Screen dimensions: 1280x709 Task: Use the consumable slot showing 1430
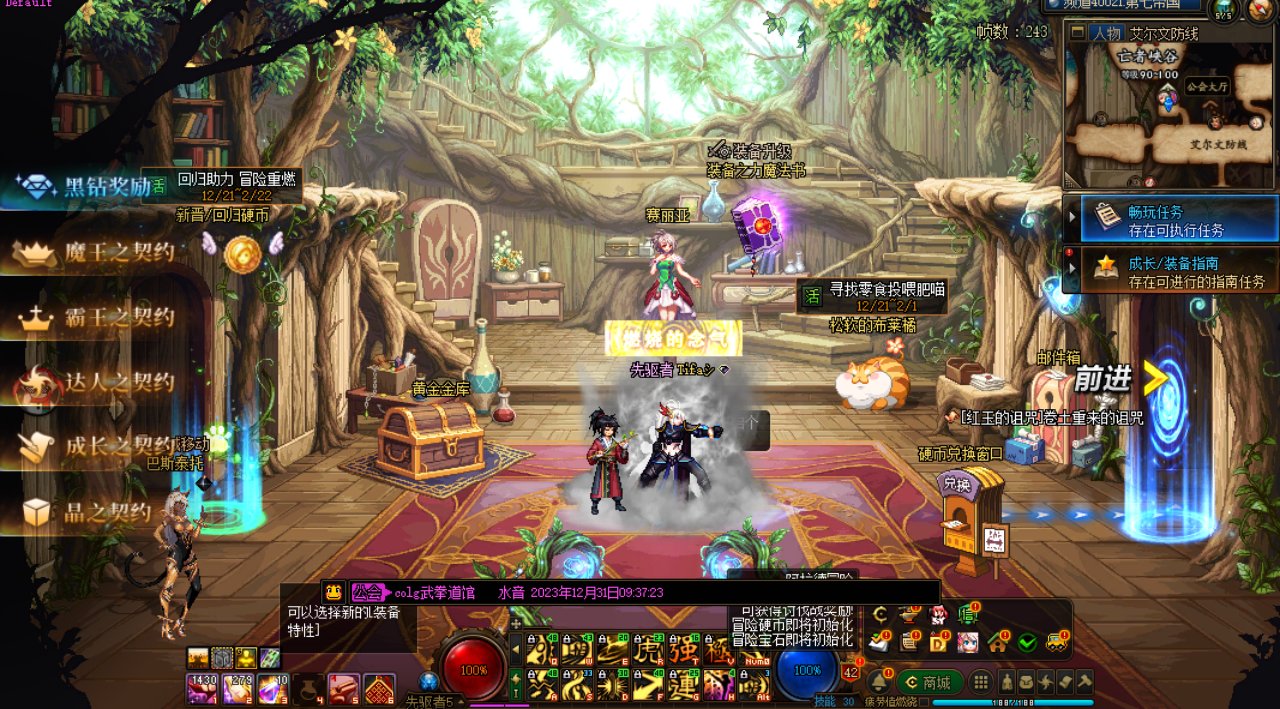[x=202, y=688]
